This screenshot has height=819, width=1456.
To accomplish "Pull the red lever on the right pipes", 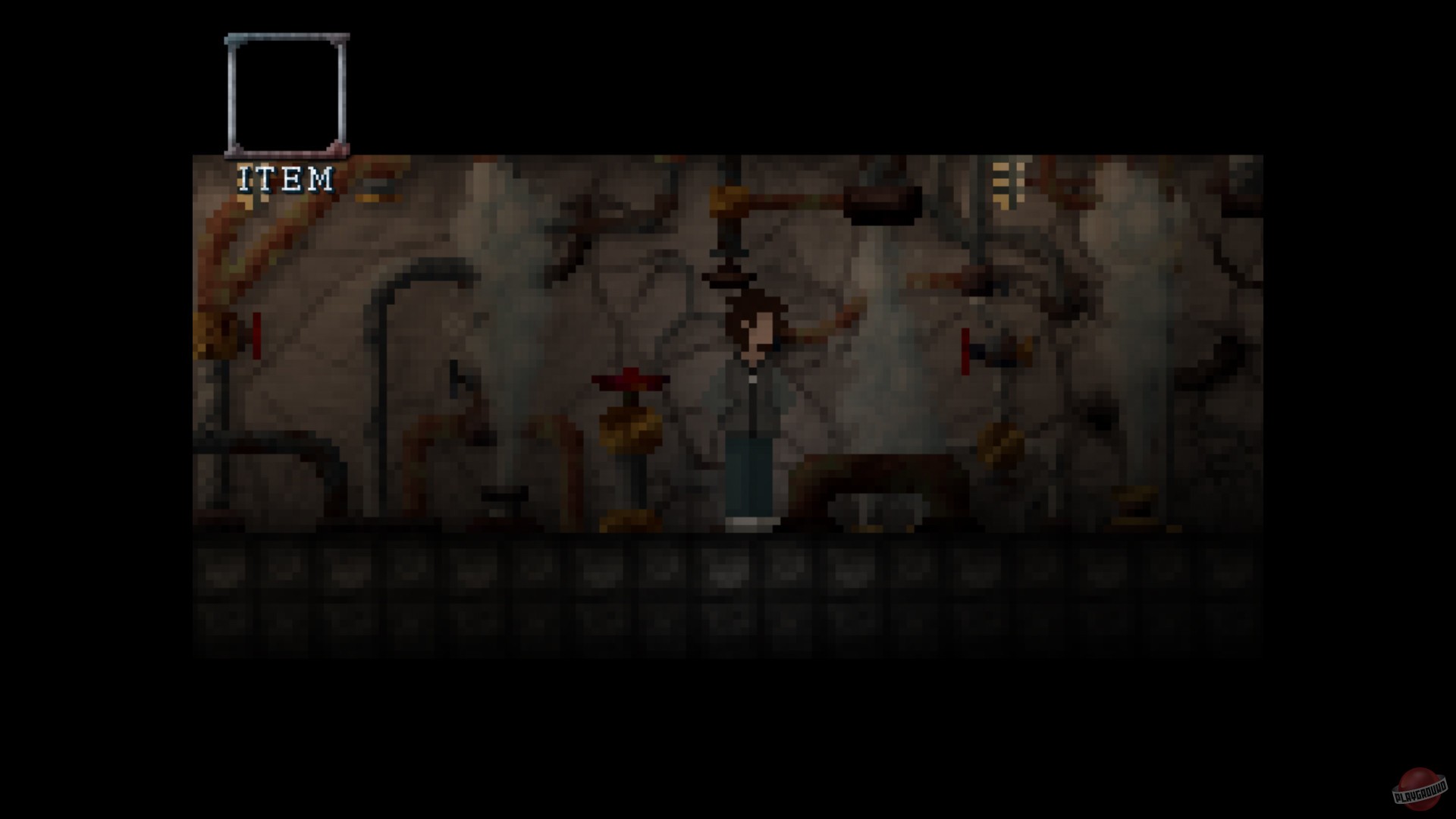I will pos(965,353).
